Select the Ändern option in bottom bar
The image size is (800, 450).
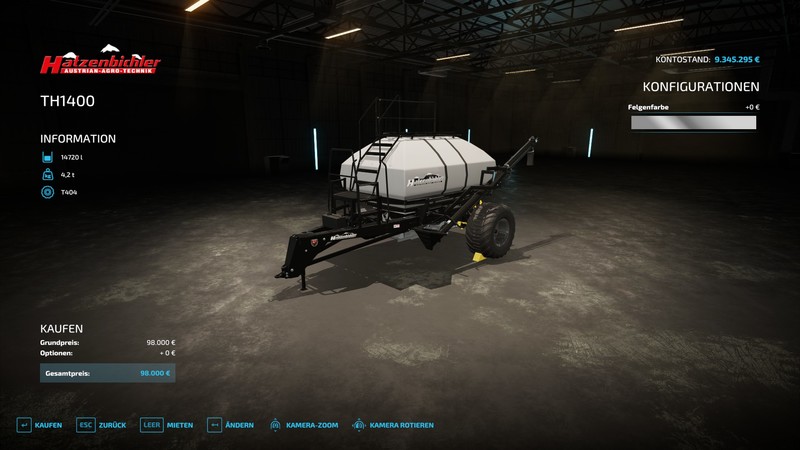pos(231,425)
